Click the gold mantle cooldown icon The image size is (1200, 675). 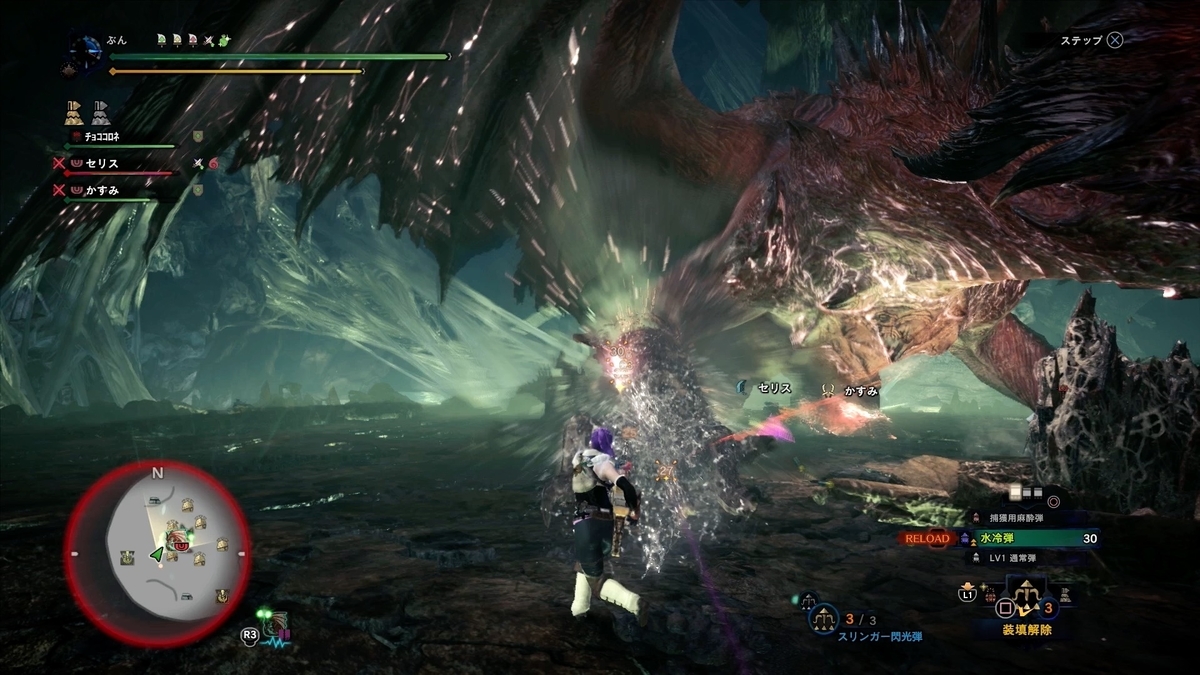pos(74,110)
